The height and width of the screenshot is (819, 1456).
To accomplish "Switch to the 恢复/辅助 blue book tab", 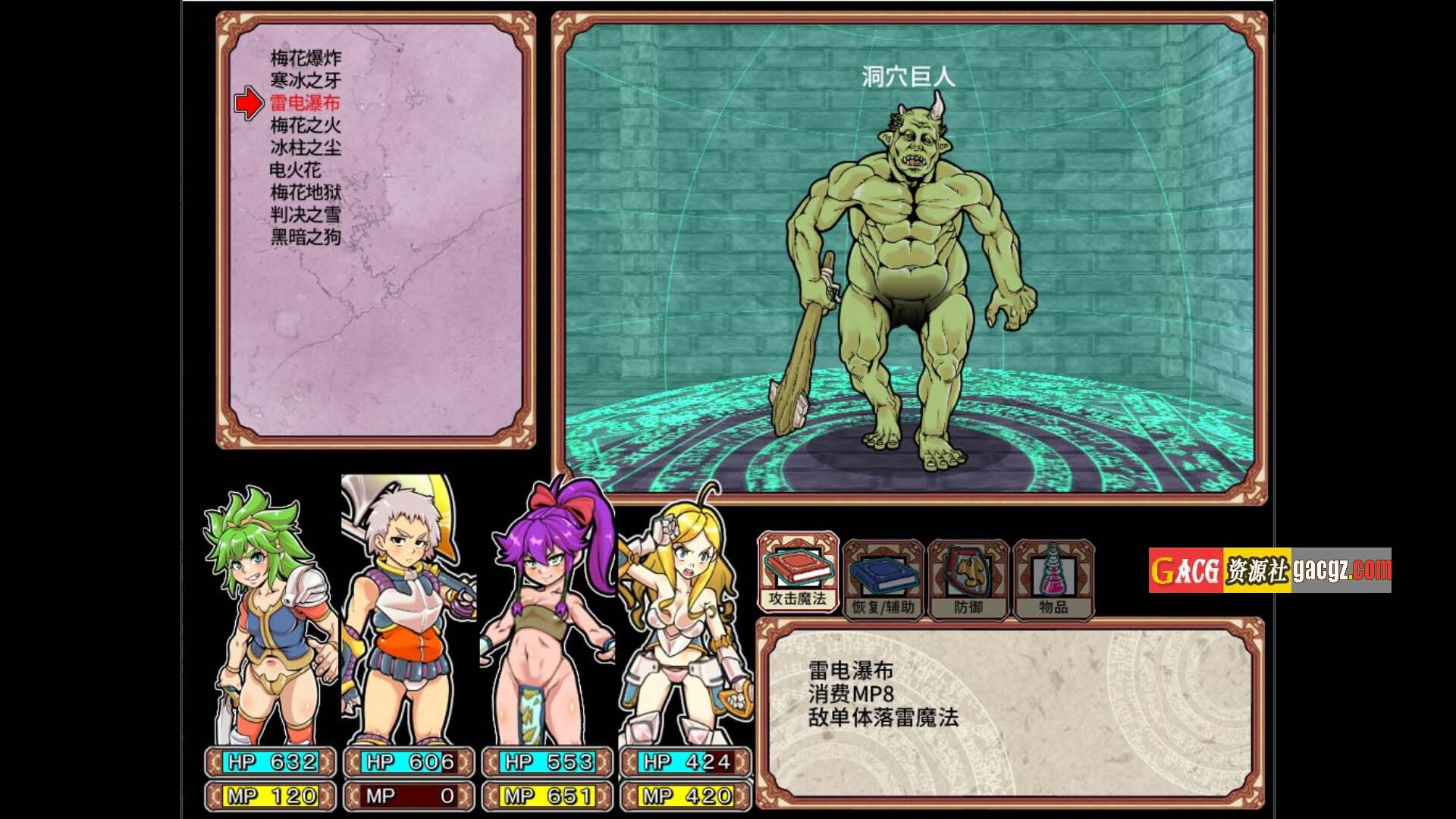I will (x=883, y=580).
